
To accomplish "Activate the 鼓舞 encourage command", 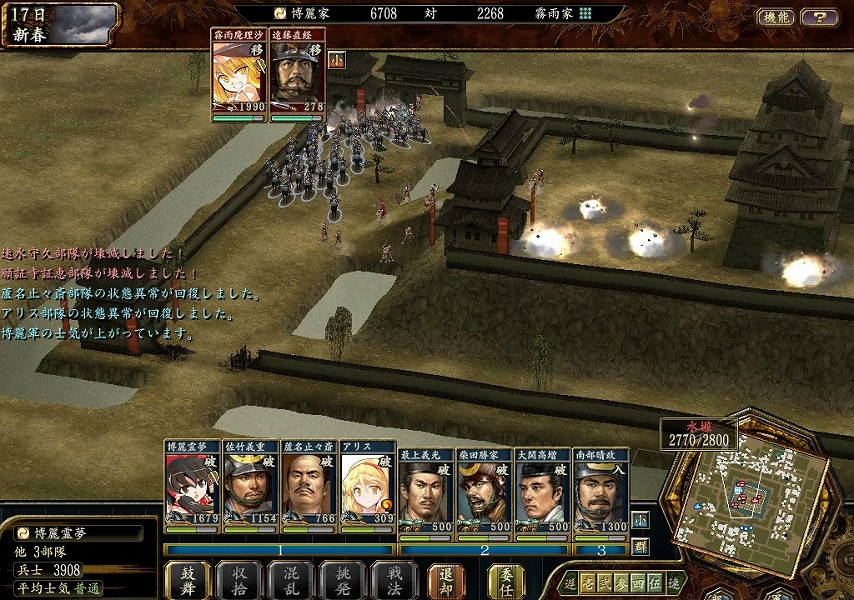I will point(189,580).
